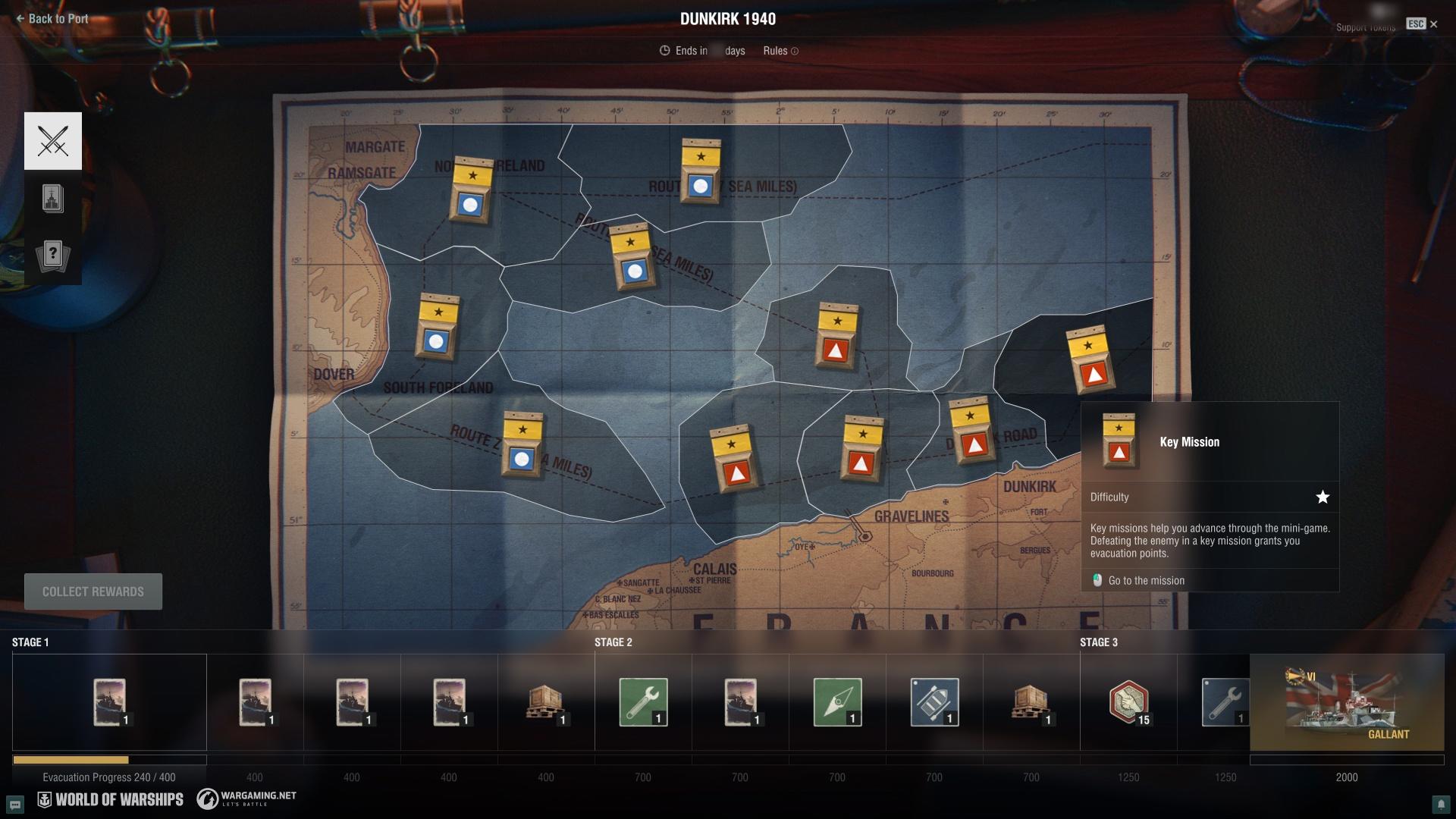Open the question mark cards tab
The height and width of the screenshot is (819, 1456).
pyautogui.click(x=53, y=256)
